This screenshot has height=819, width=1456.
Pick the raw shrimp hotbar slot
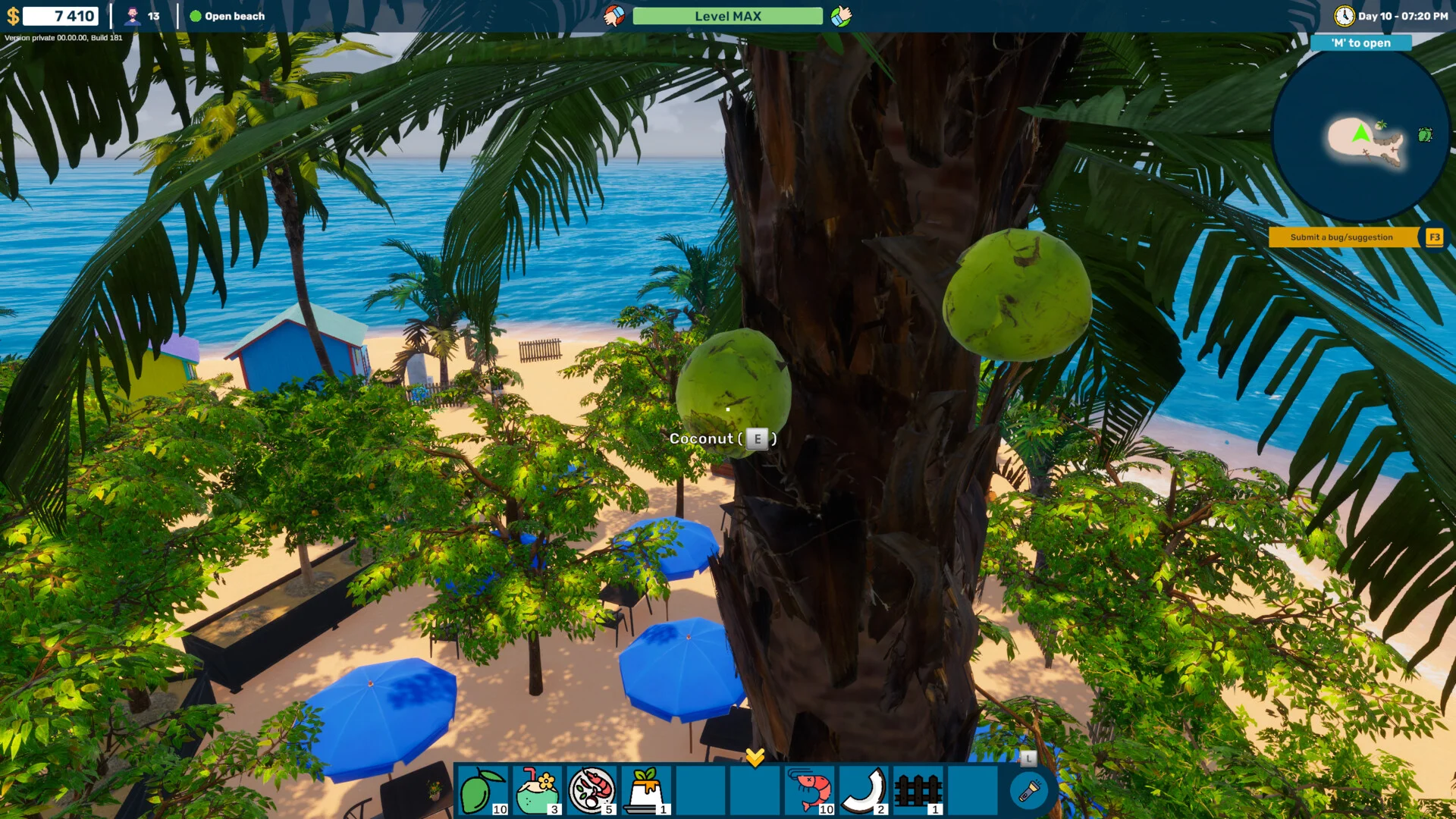click(x=809, y=790)
